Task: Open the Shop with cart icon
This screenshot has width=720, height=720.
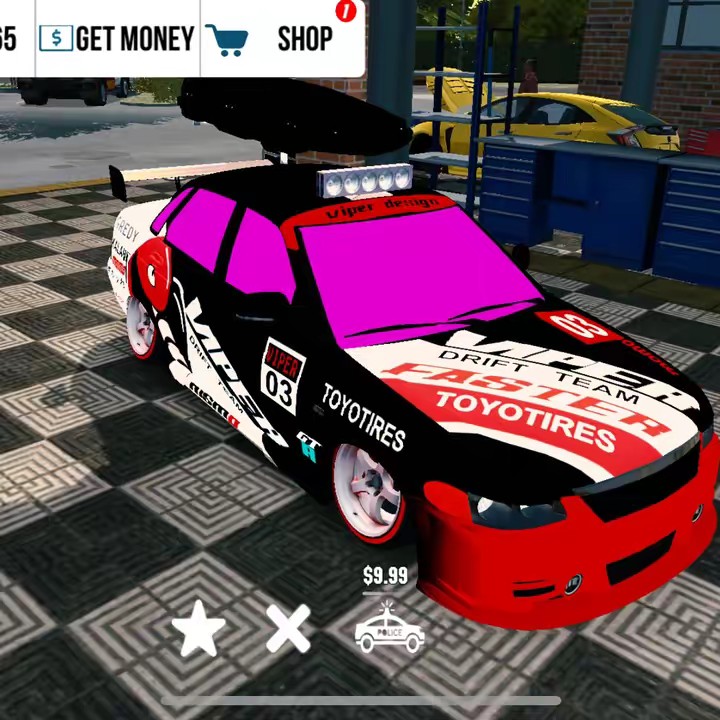Action: click(282, 39)
